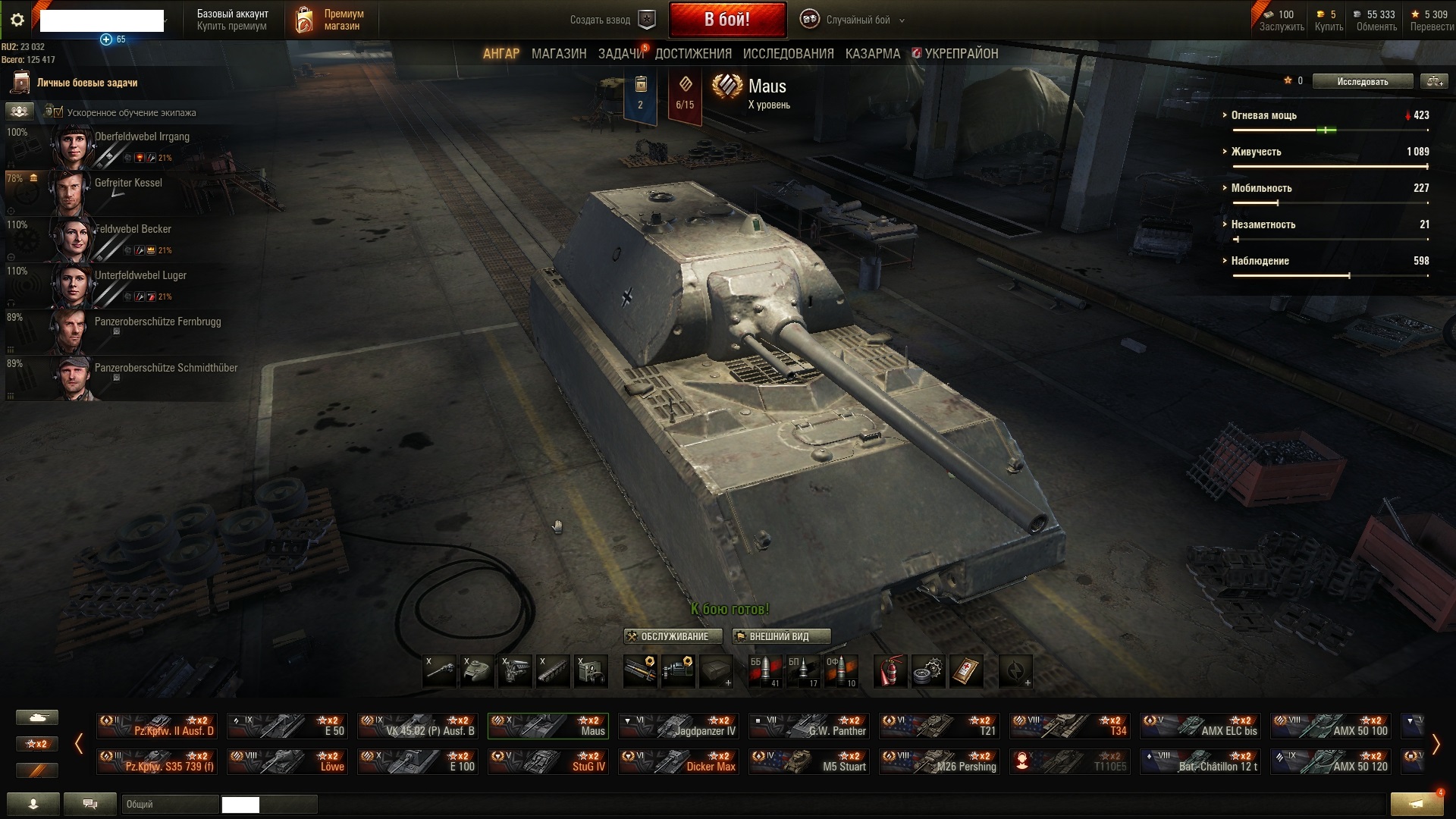Open the Случайный бой battle type dropdown
Screen dimensions: 1456x819
pyautogui.click(x=857, y=20)
